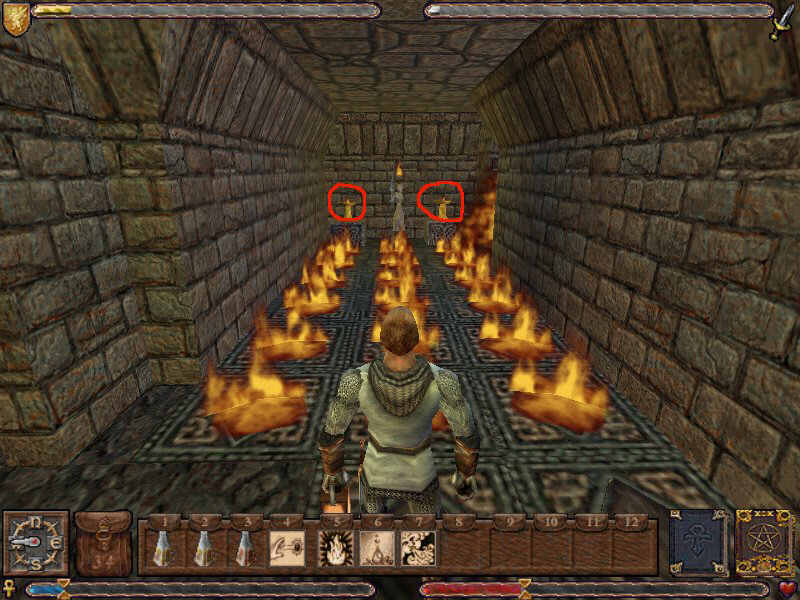This screenshot has height=600, width=800.
Task: Open the pentagram spellbook
Action: 764,543
